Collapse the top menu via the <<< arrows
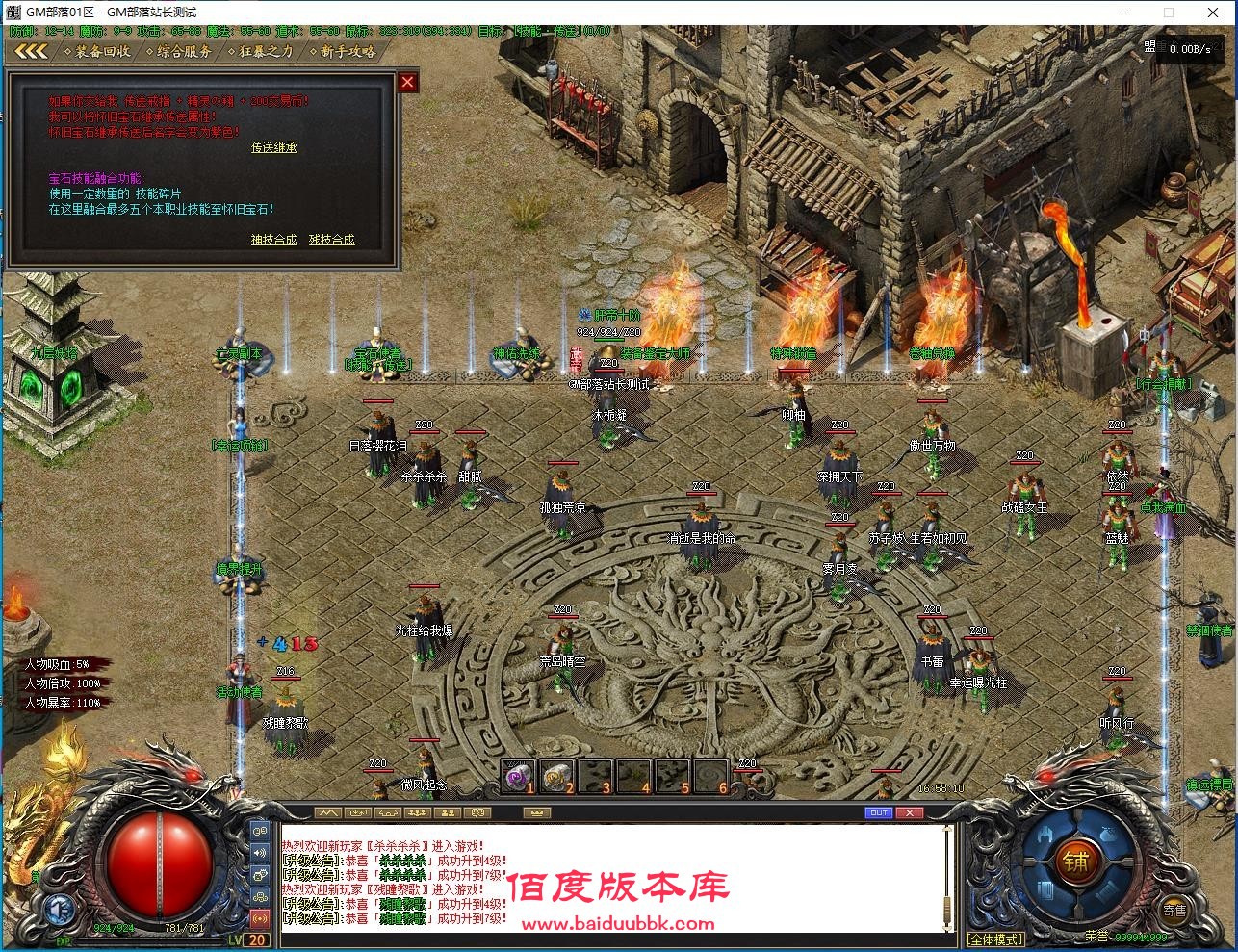This screenshot has width=1238, height=952. point(31,51)
